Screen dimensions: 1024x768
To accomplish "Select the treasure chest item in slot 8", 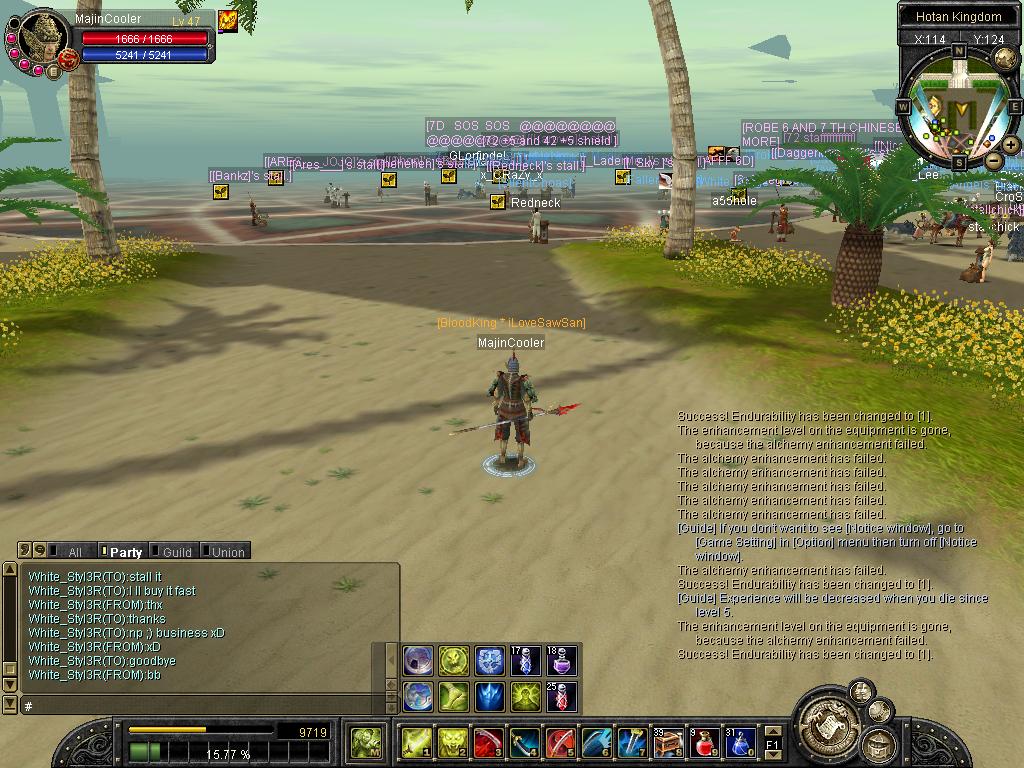I will click(668, 743).
